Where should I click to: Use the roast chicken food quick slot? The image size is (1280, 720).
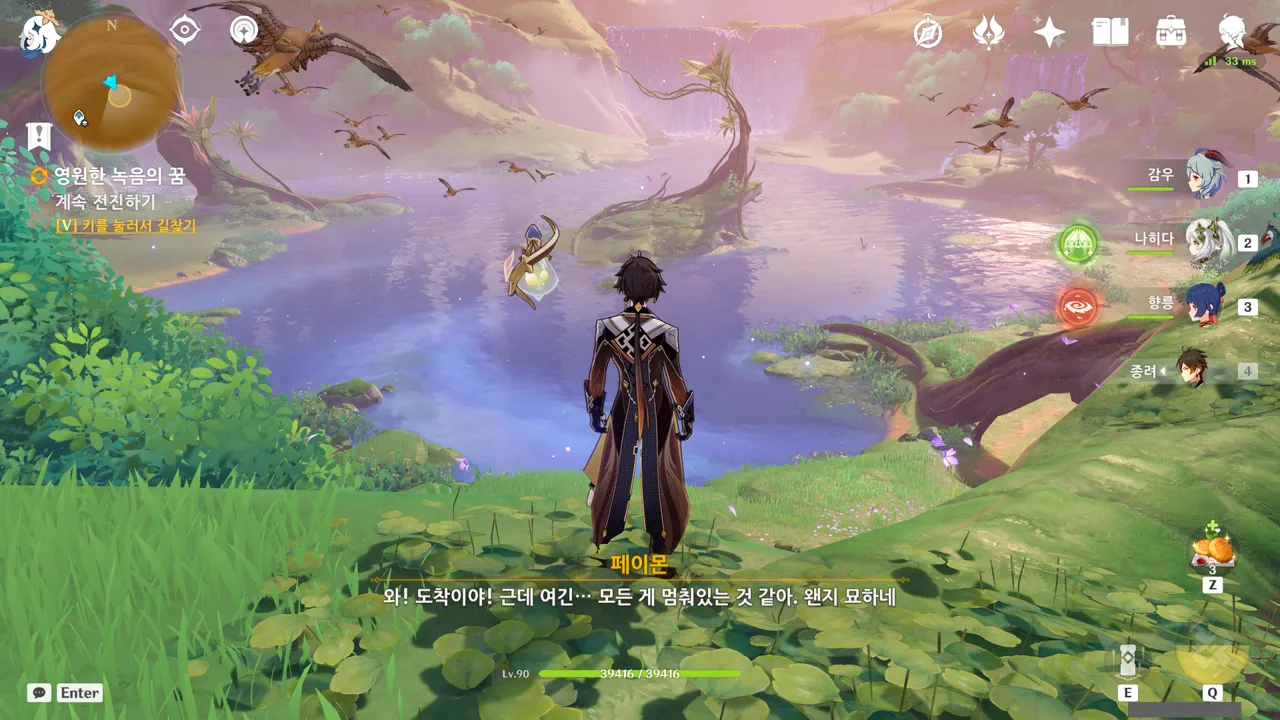click(x=1213, y=550)
